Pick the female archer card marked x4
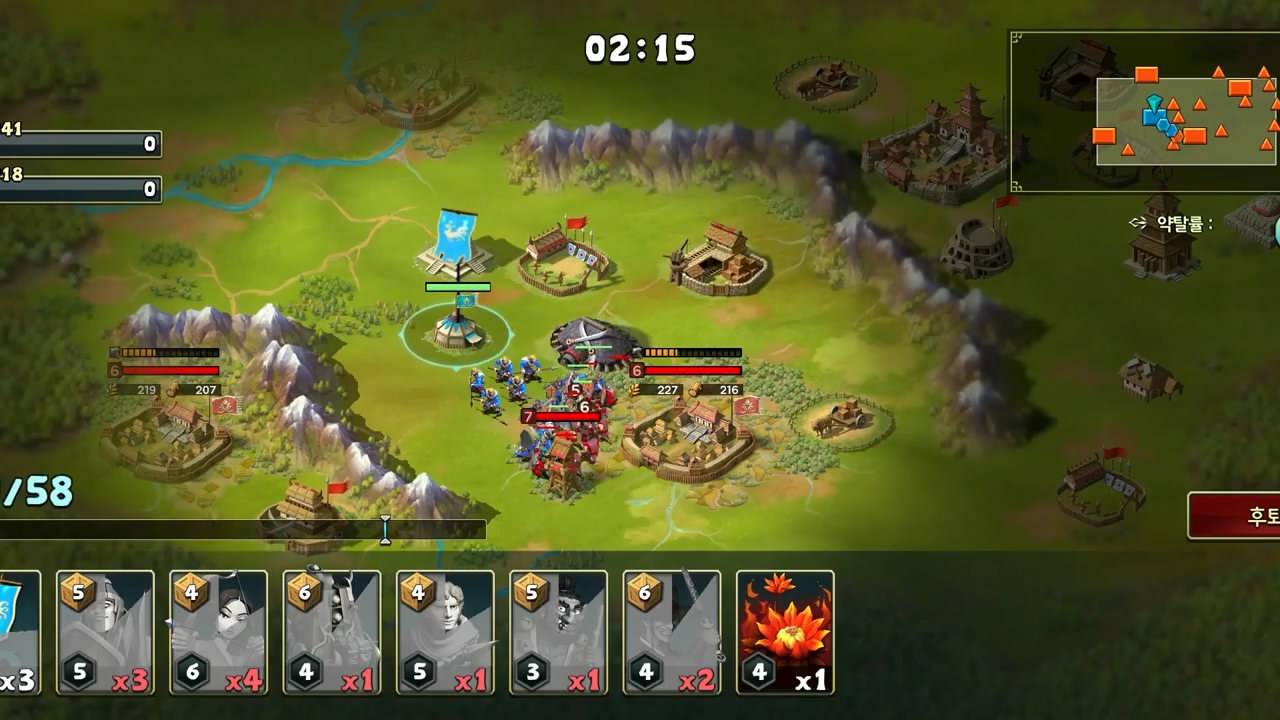This screenshot has width=1280, height=720. click(218, 632)
